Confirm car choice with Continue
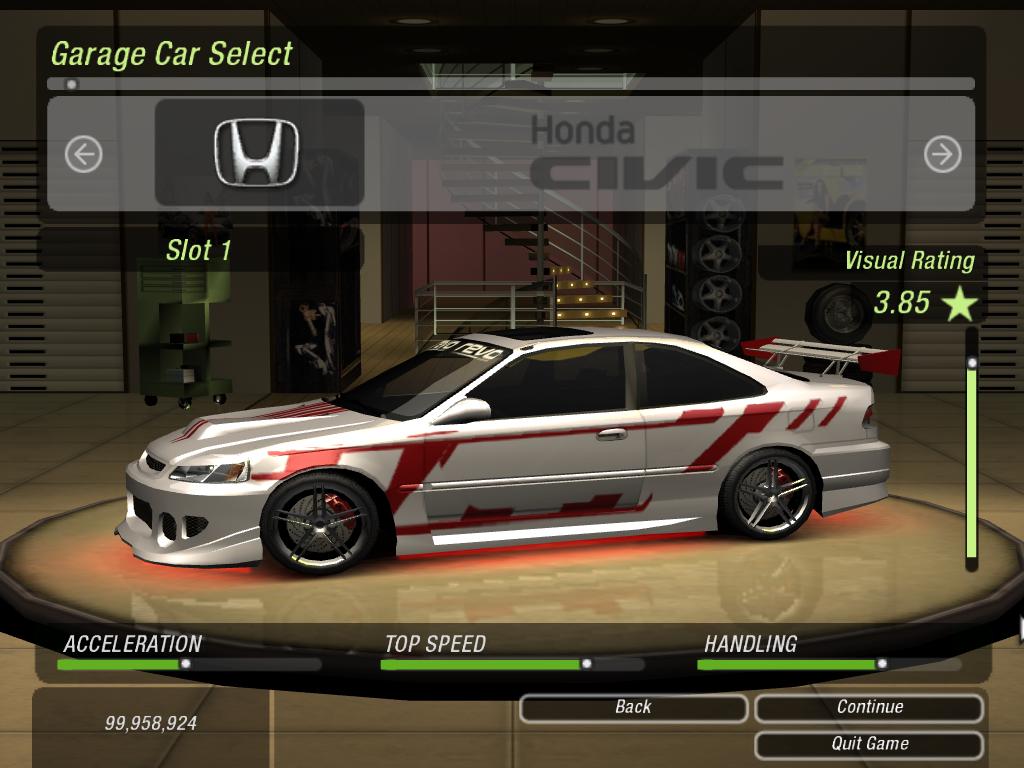The height and width of the screenshot is (768, 1024). point(869,707)
